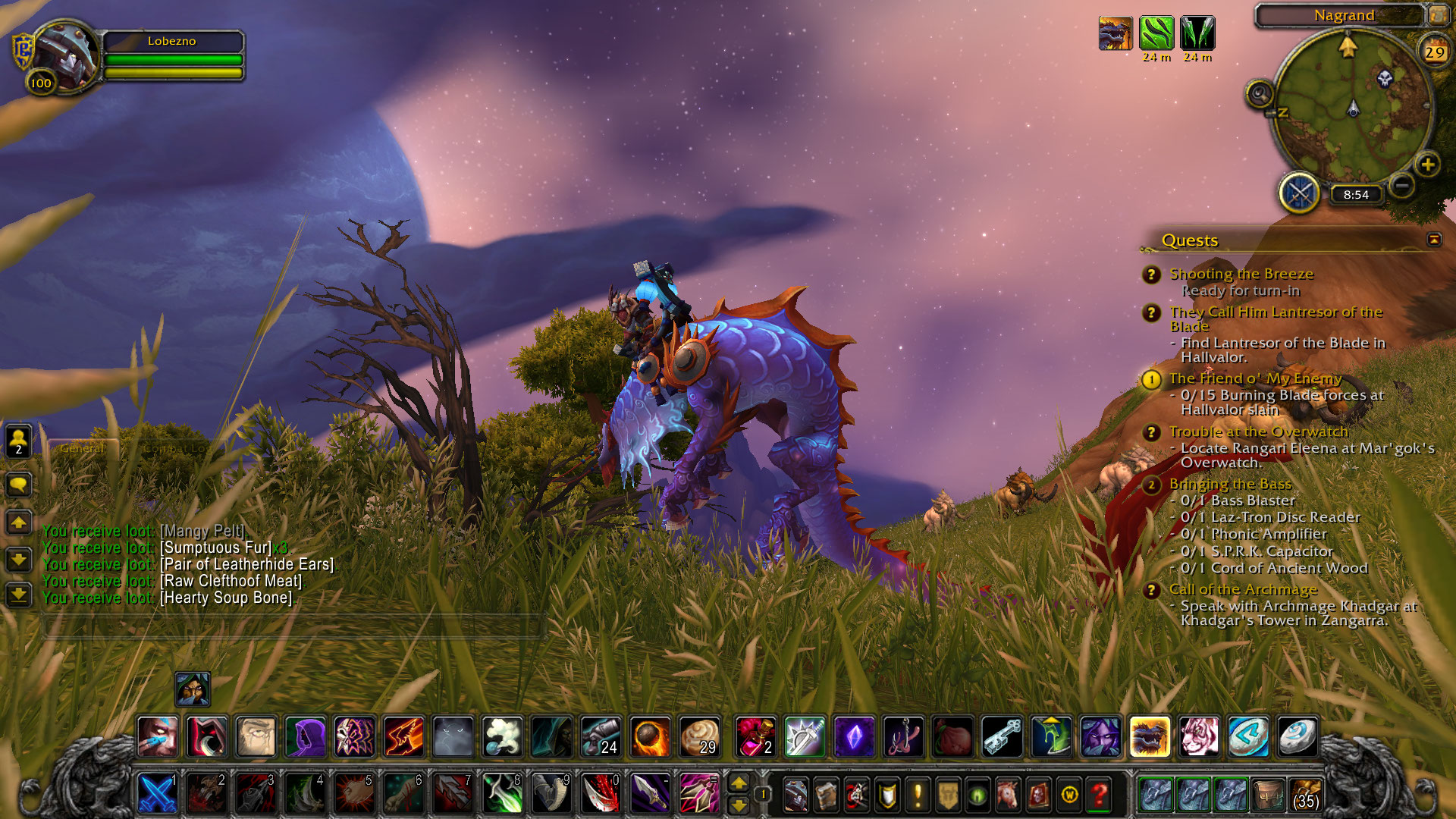This screenshot has height=819, width=1456.
Task: Open the red question mark help button
Action: 1100,795
